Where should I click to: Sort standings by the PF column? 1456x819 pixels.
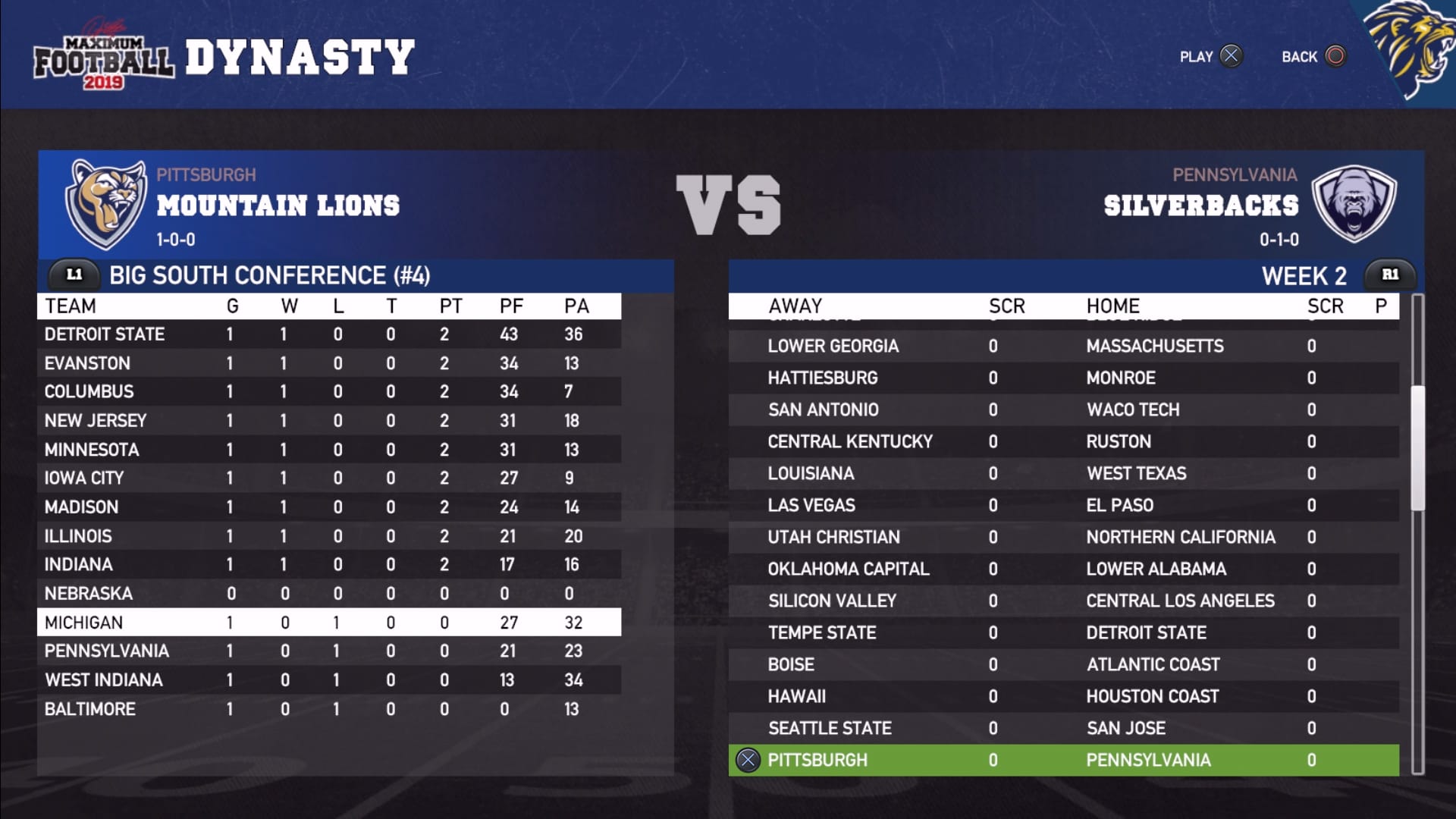tap(512, 306)
